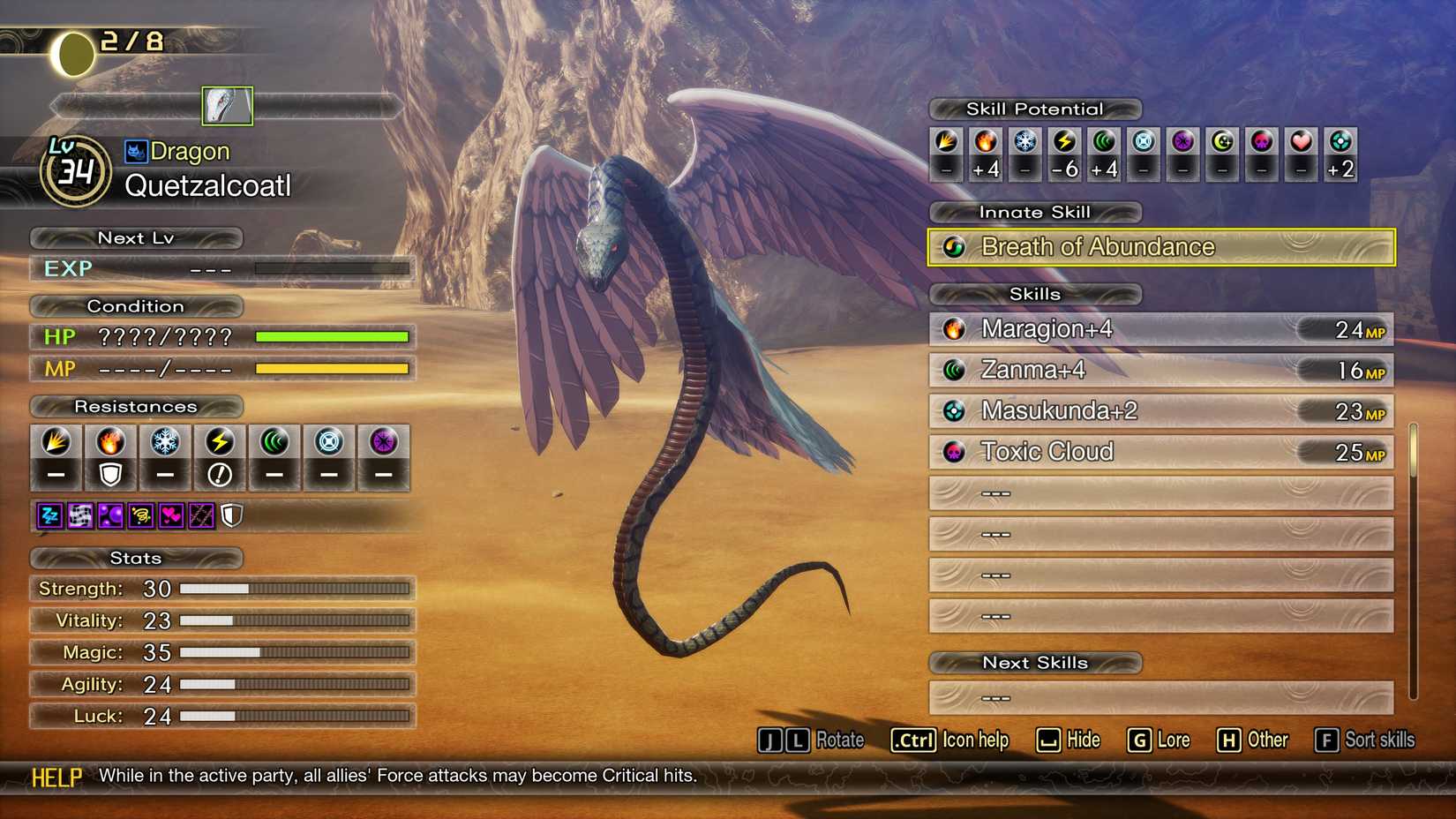Hide the status interface

(x=1068, y=740)
